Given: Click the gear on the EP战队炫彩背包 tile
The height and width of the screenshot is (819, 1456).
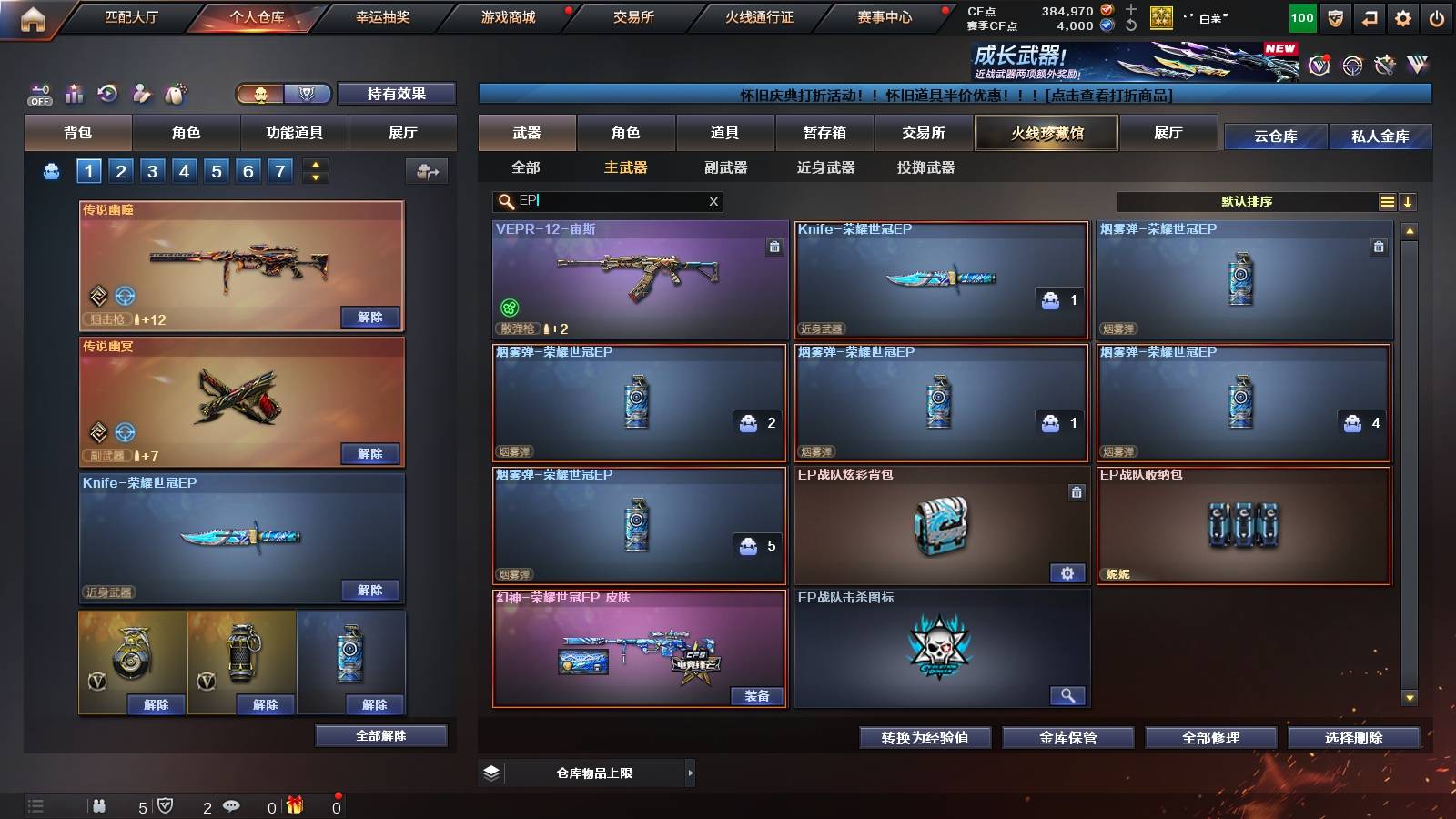Looking at the screenshot, I should 1068,574.
